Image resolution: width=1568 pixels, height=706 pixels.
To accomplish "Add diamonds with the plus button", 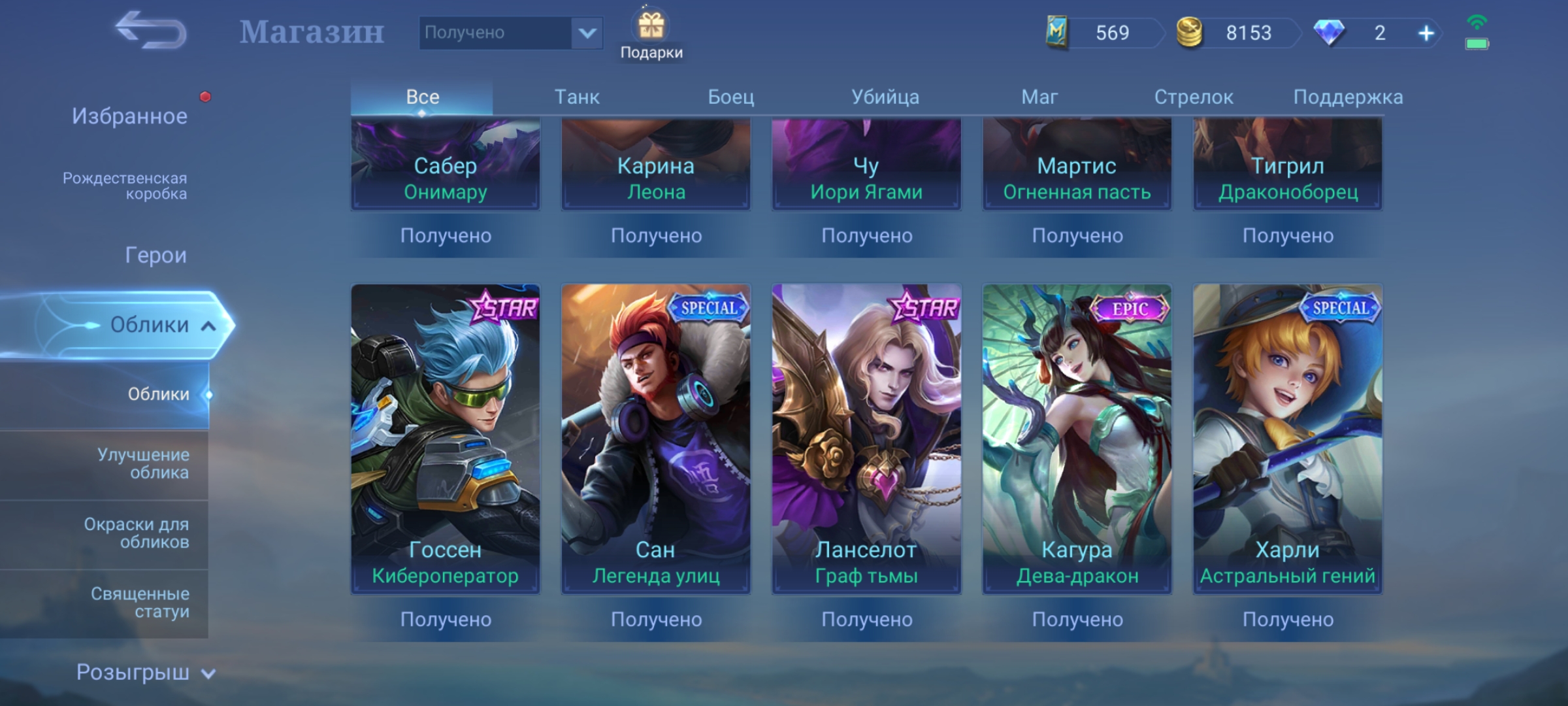I will (x=1426, y=33).
